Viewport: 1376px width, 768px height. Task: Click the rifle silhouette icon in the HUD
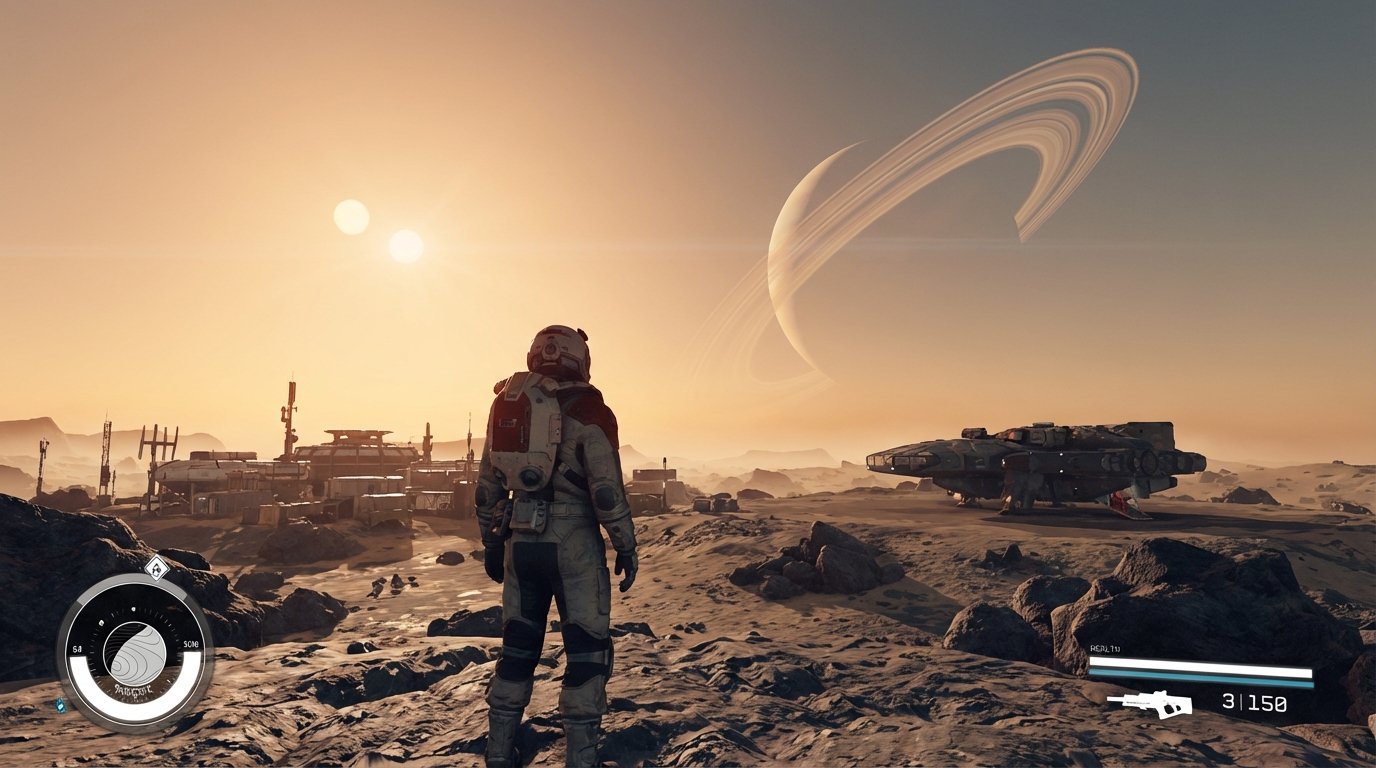point(1153,703)
